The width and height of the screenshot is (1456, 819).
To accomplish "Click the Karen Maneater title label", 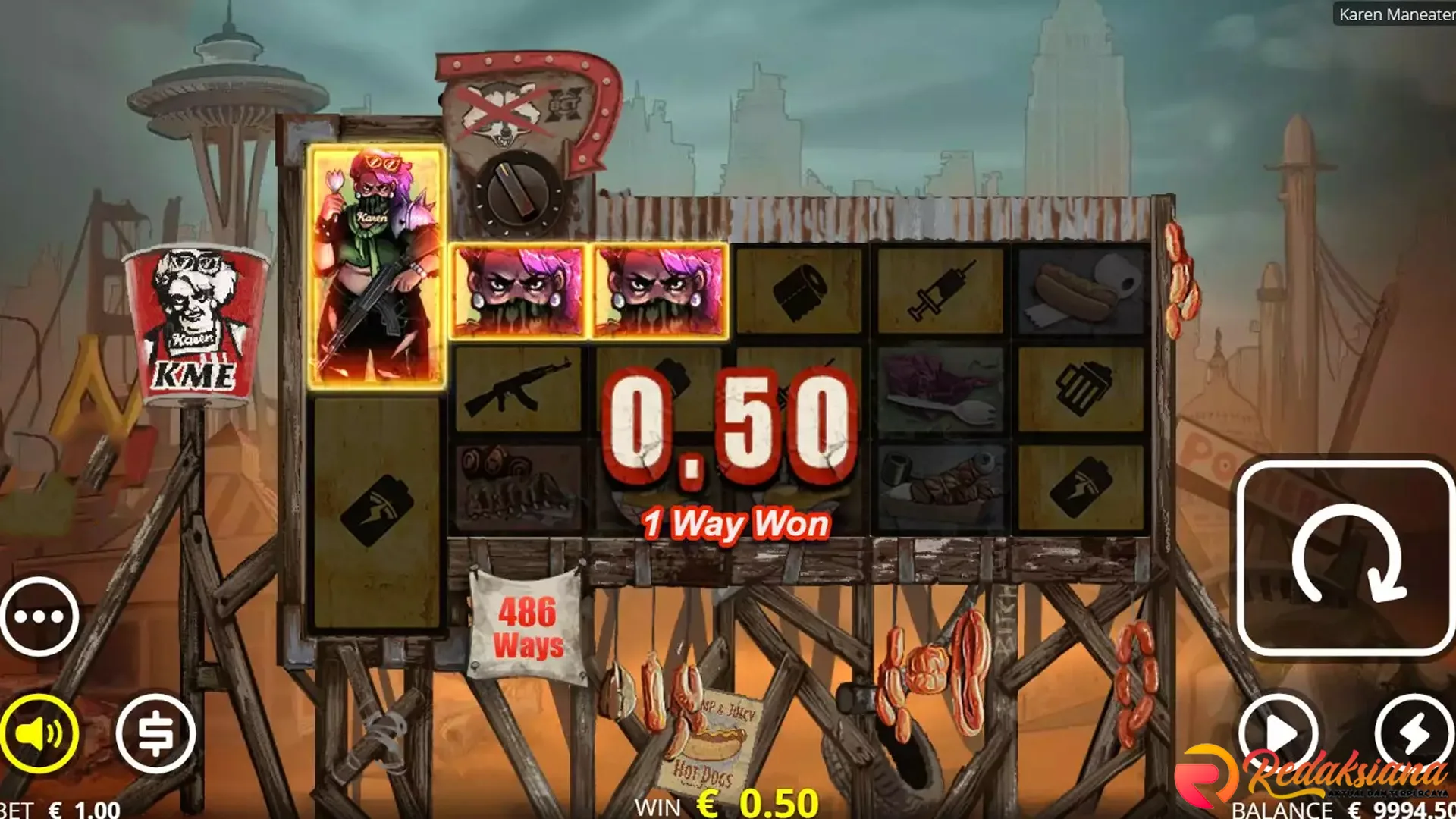I will [x=1401, y=15].
